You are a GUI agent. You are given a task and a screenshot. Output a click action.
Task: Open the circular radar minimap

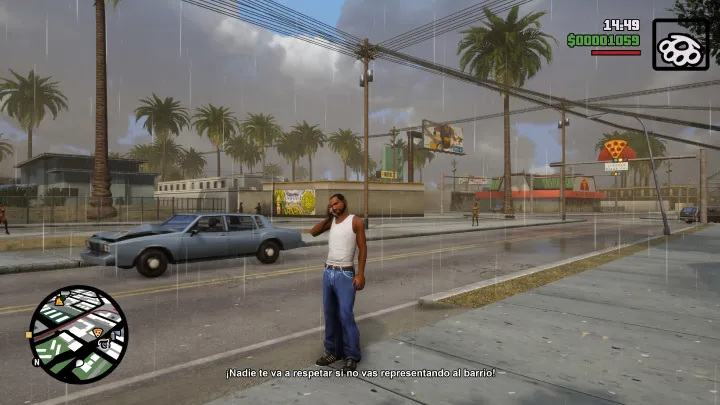click(x=78, y=334)
